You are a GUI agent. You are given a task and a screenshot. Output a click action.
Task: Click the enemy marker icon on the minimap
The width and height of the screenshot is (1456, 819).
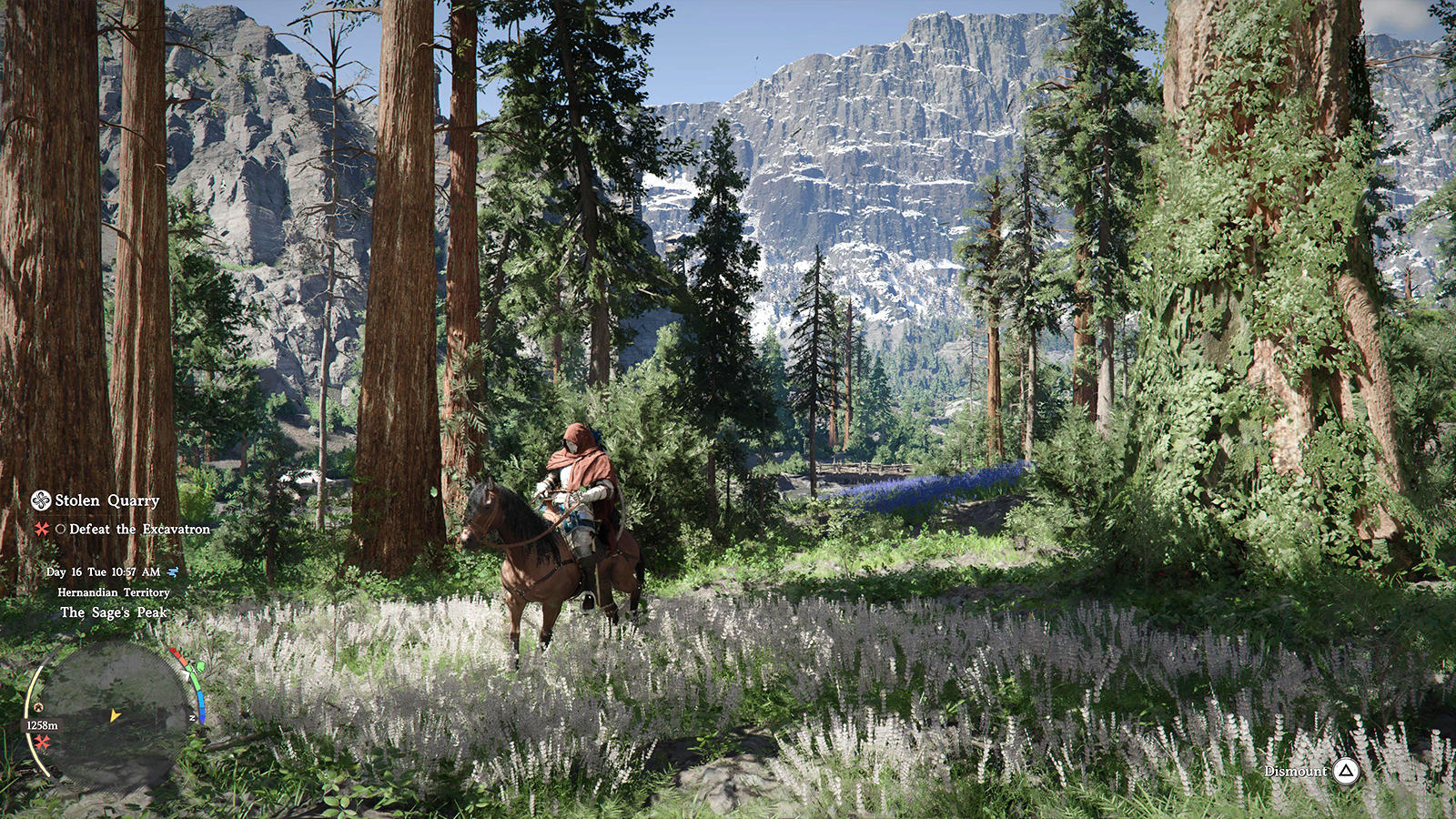click(x=38, y=707)
